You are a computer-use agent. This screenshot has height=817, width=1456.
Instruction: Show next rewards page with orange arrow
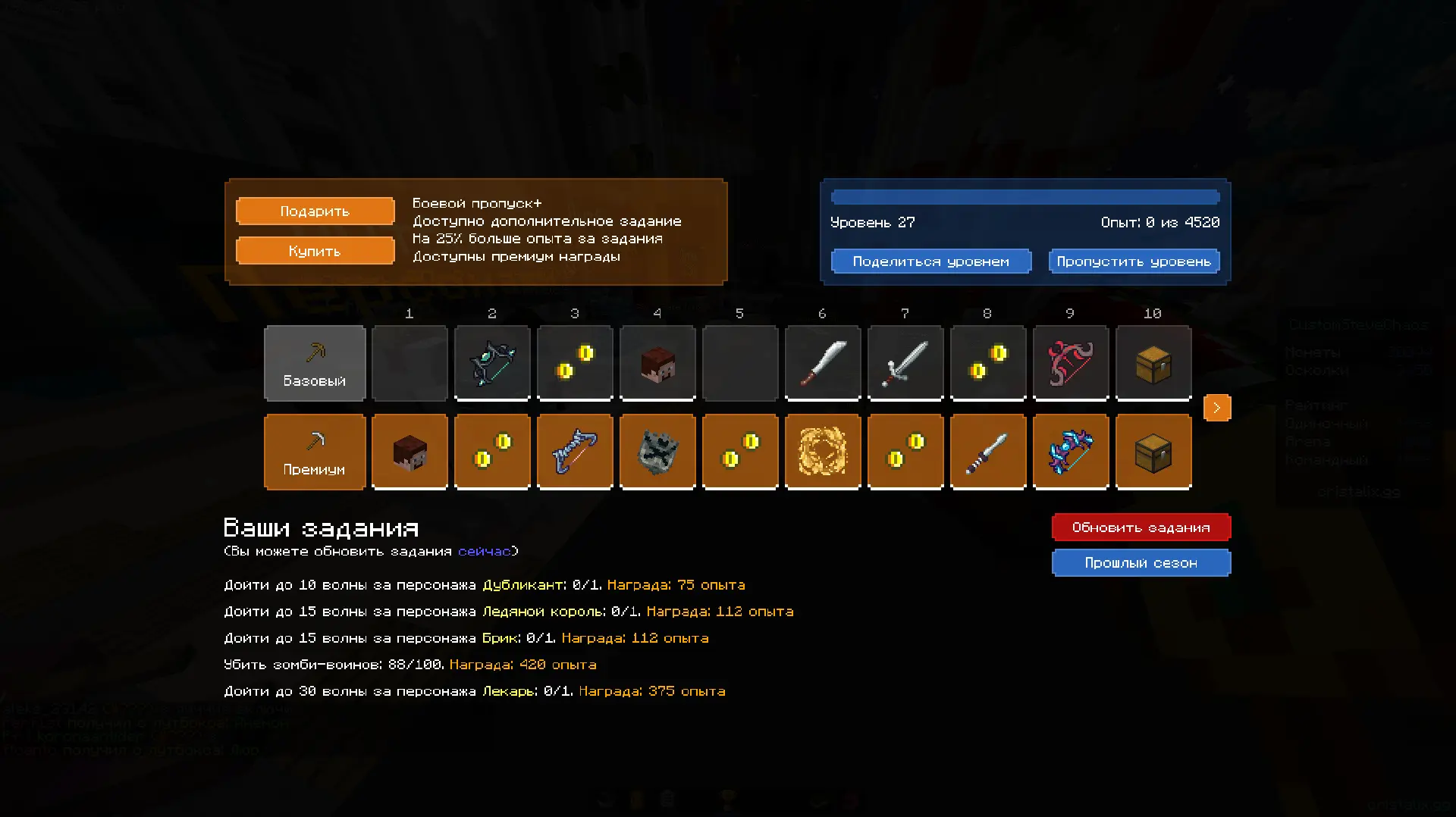pos(1216,408)
